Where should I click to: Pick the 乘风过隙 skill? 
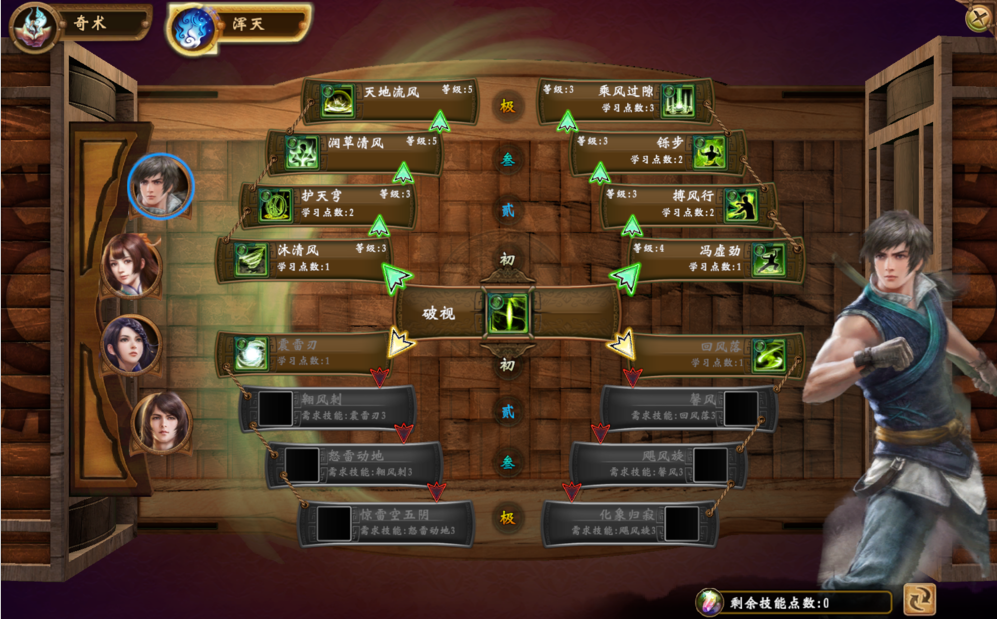[625, 99]
